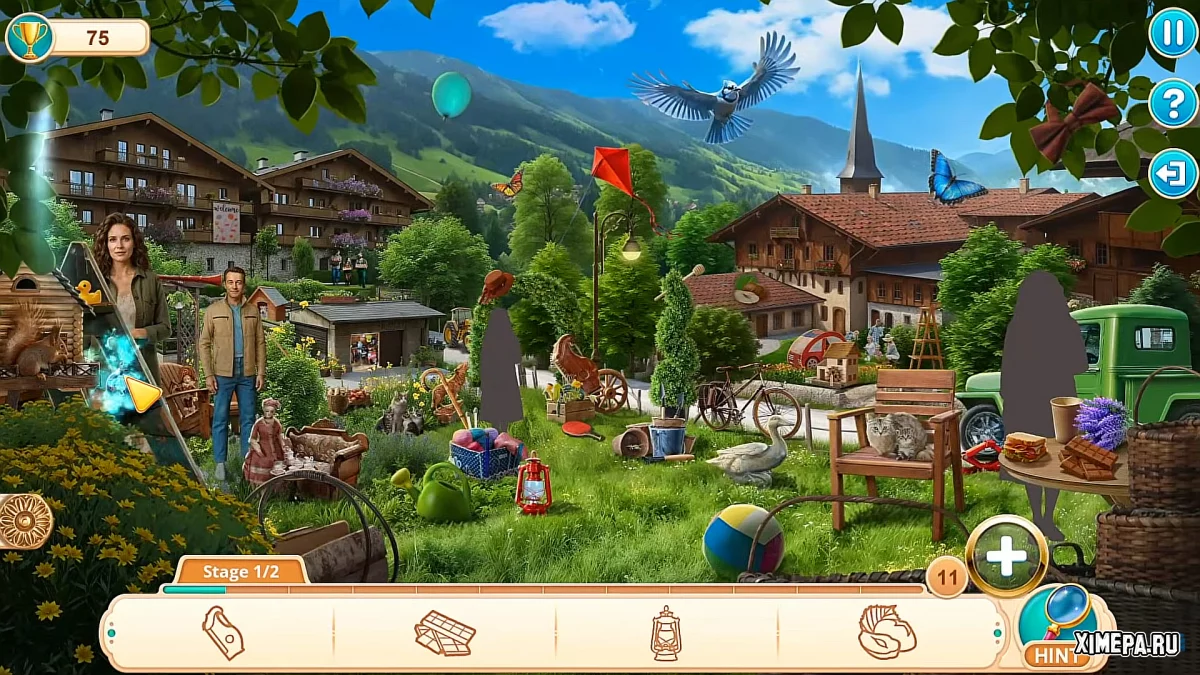This screenshot has height=675, width=1200.
Task: Pause the game
Action: click(1172, 32)
